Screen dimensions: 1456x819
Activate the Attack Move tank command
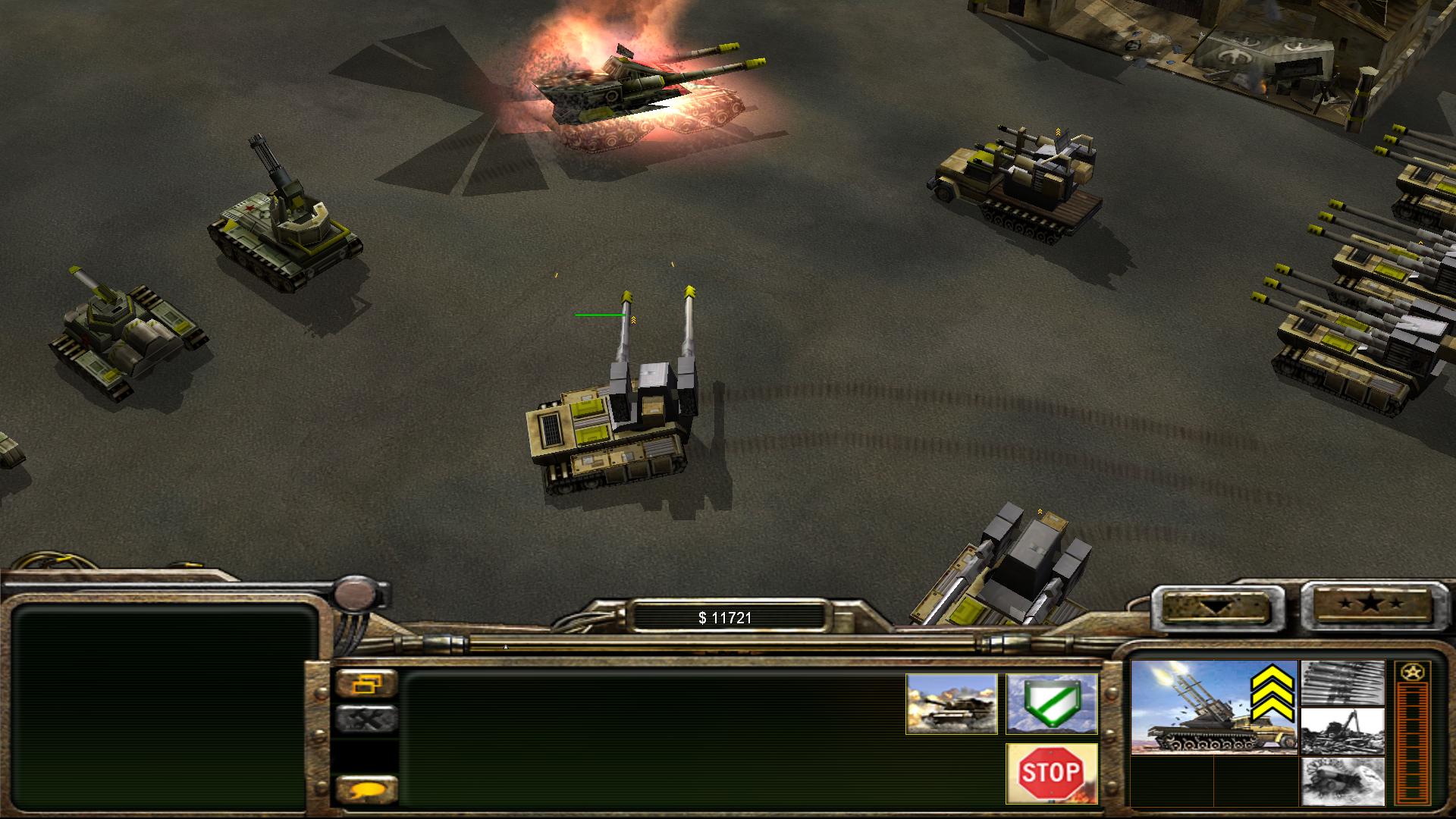[x=951, y=704]
